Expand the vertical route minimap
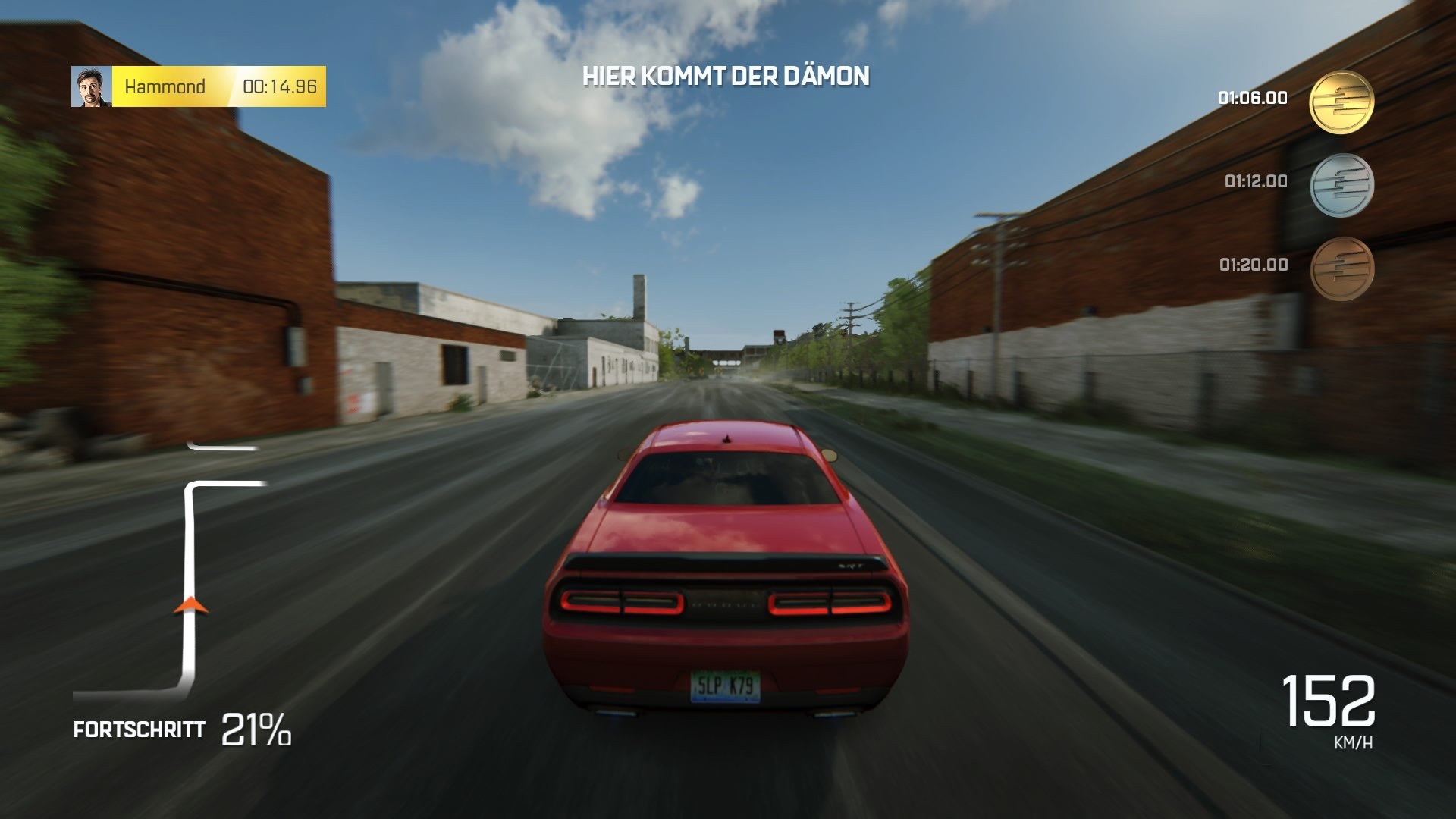Viewport: 1456px width, 819px height. coord(190,569)
